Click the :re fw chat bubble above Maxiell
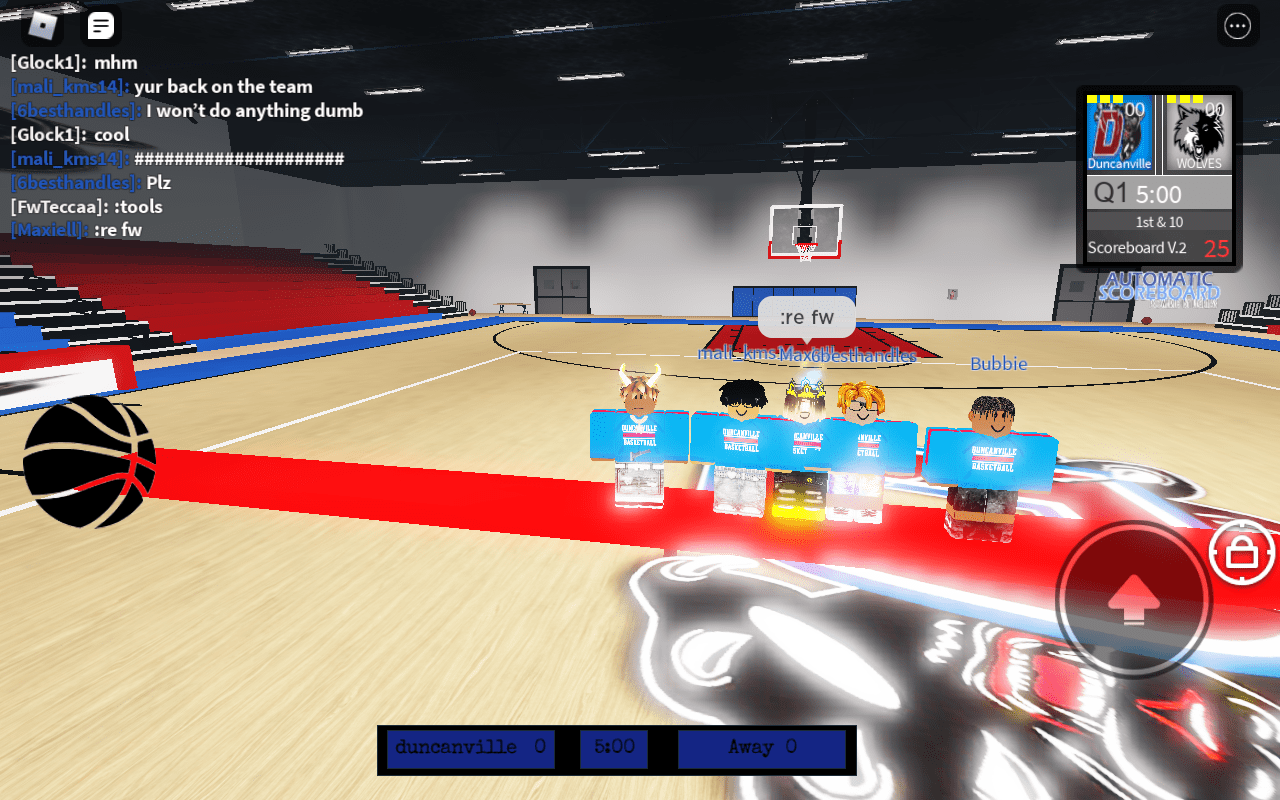The image size is (1280, 800). [806, 316]
